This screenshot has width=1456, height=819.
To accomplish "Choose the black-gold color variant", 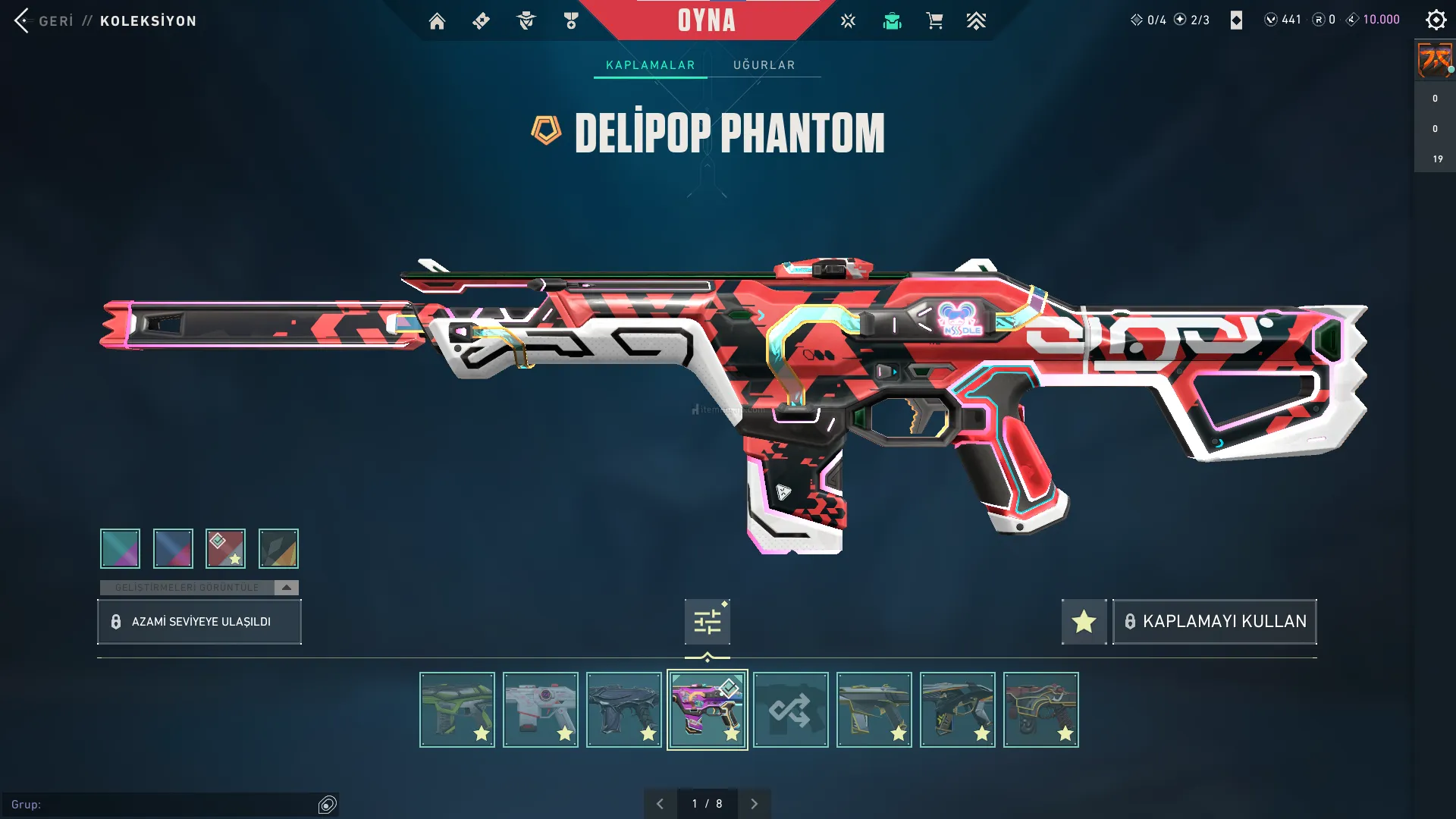I will tap(278, 548).
